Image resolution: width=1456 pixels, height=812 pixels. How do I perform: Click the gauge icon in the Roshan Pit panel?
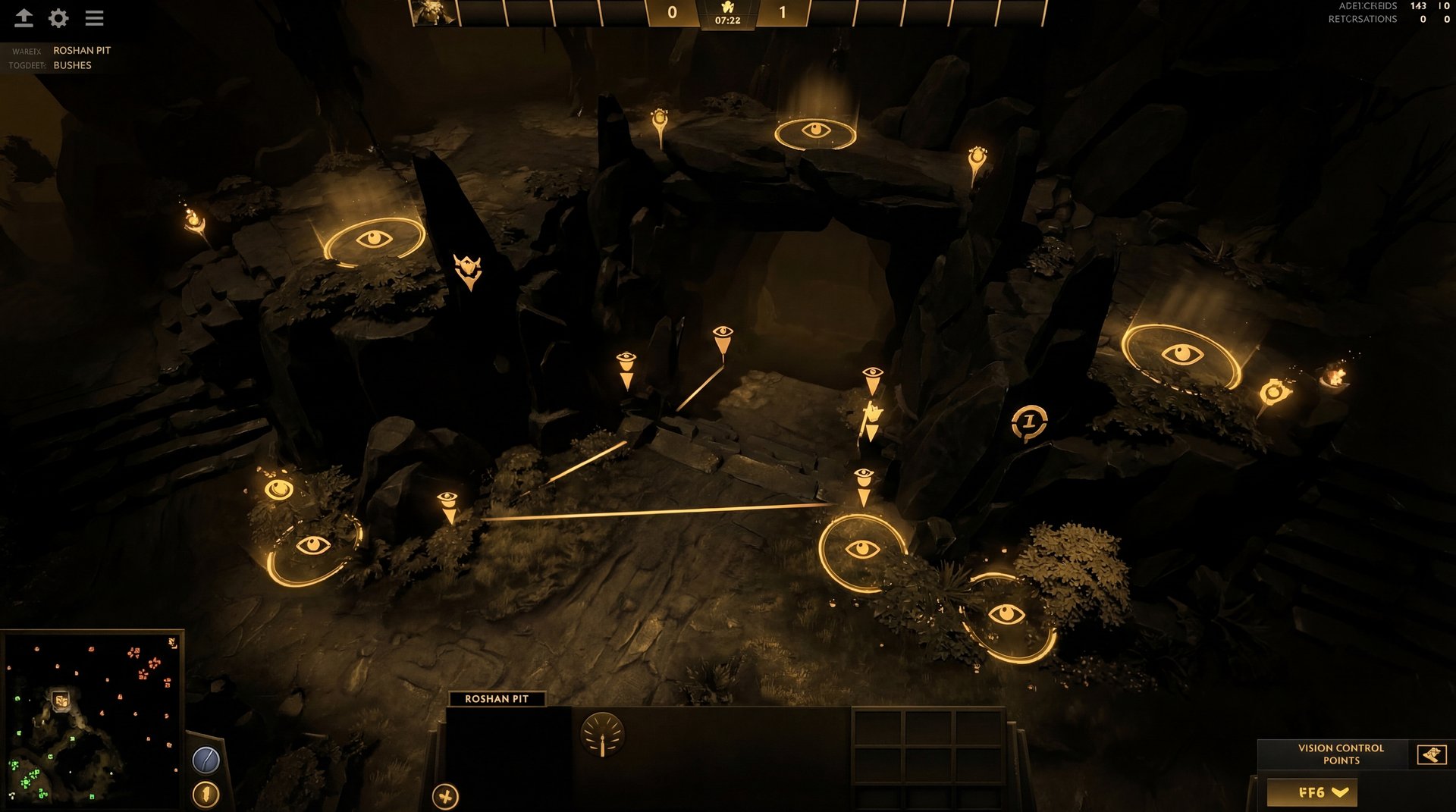pos(601,734)
